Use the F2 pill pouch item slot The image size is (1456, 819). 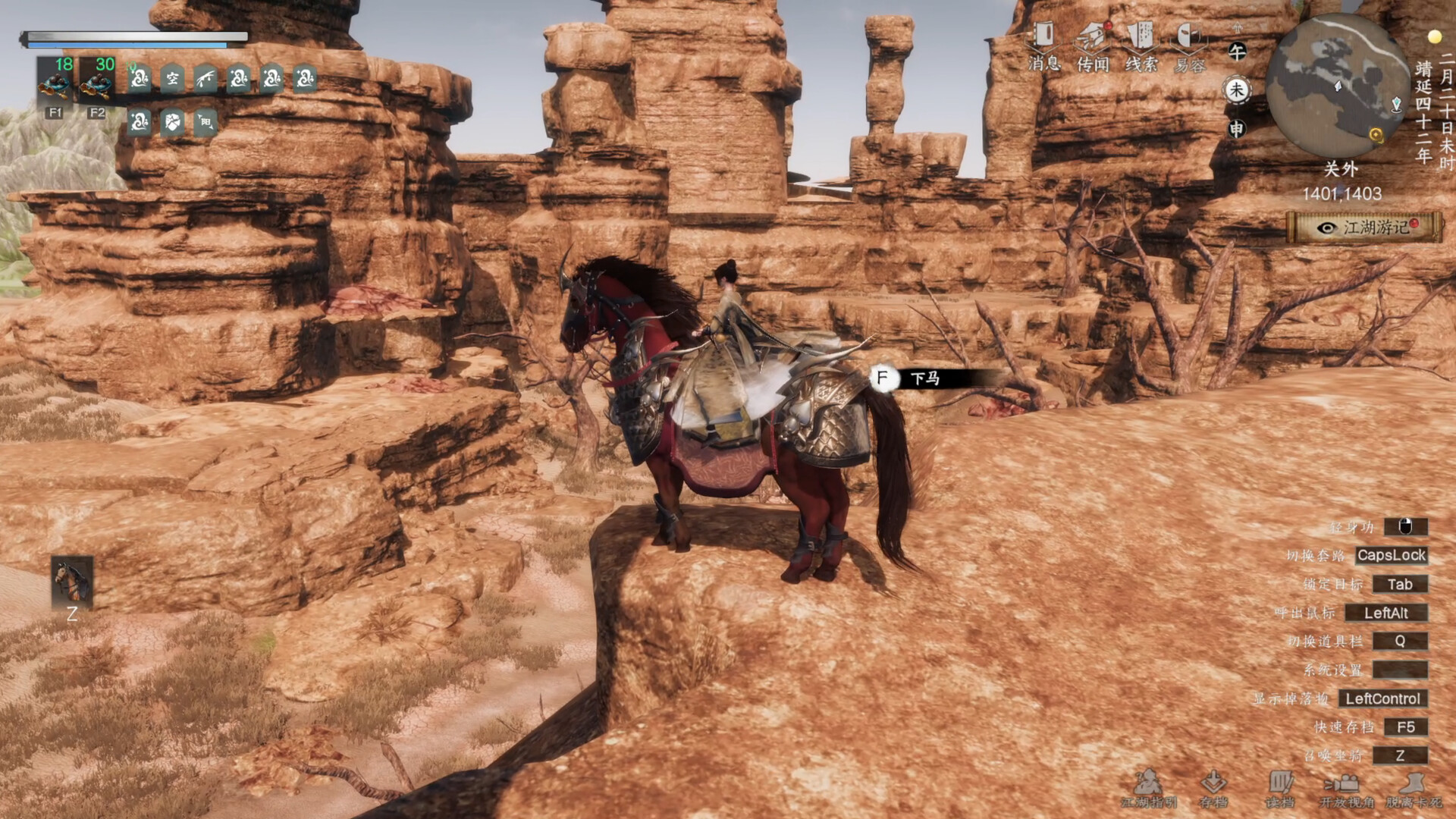(x=97, y=82)
